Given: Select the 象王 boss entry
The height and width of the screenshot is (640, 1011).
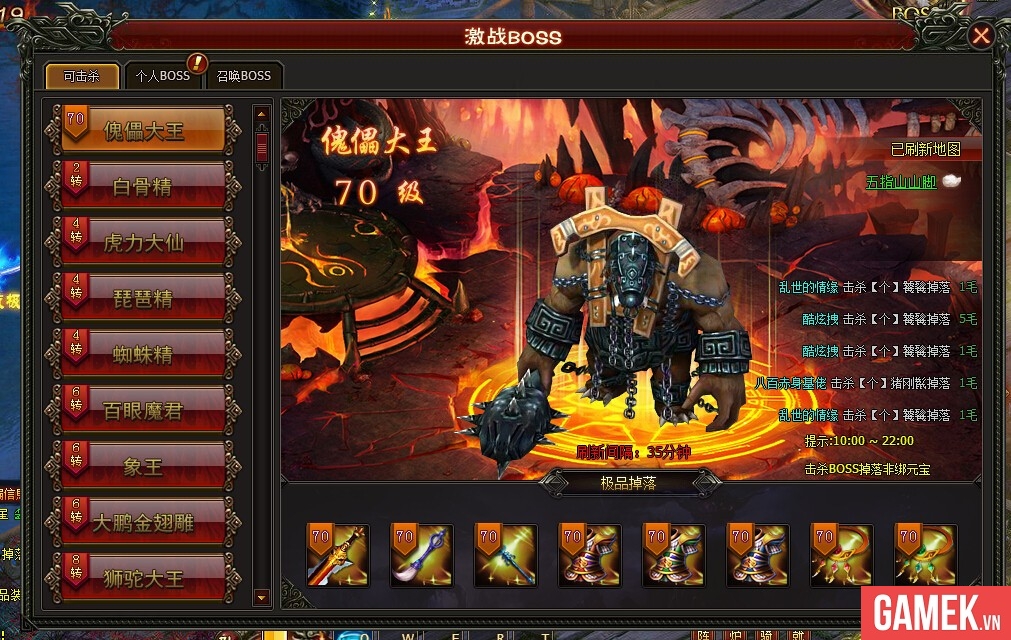Looking at the screenshot, I should pyautogui.click(x=144, y=466).
